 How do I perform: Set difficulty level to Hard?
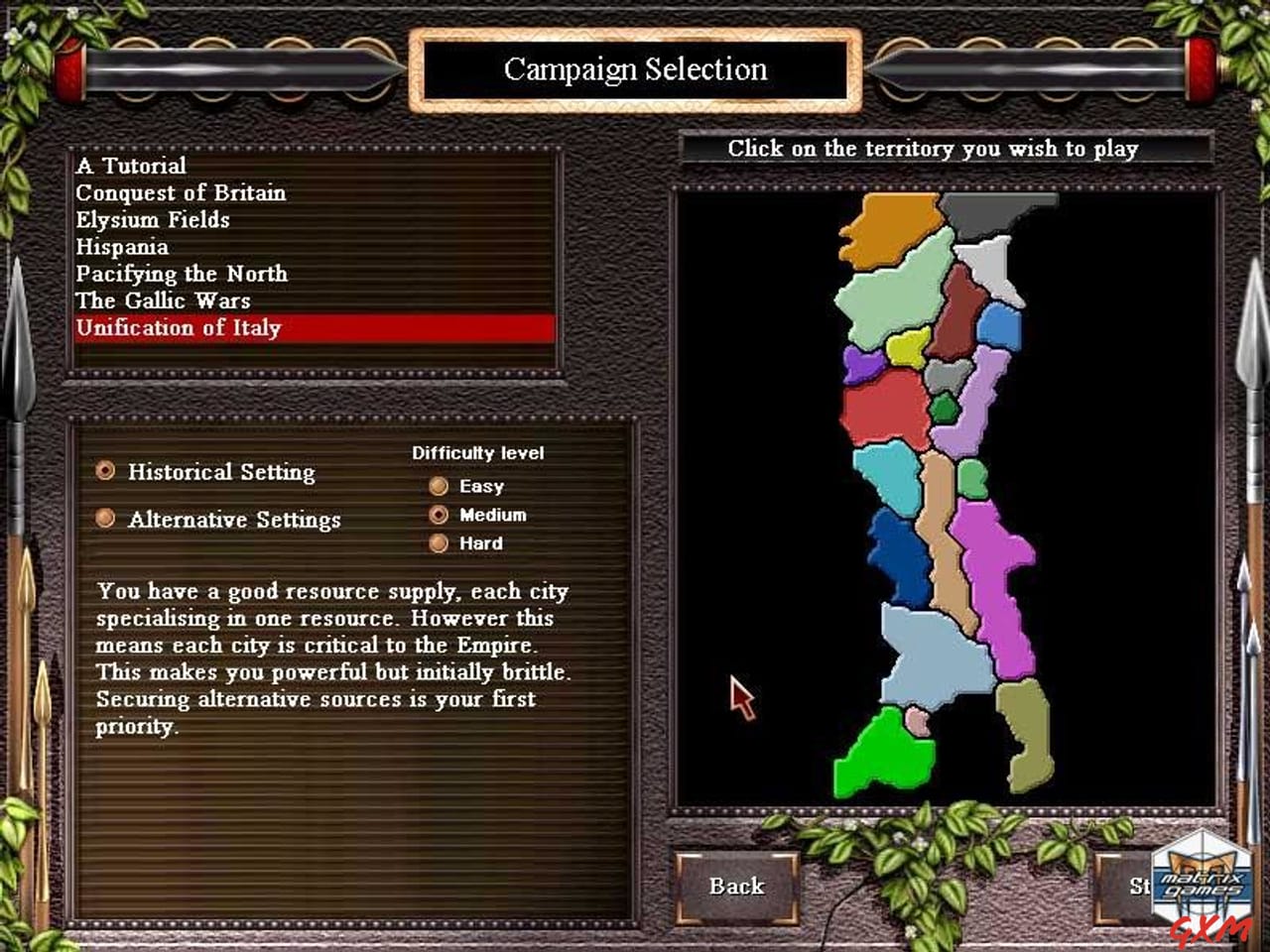click(440, 543)
